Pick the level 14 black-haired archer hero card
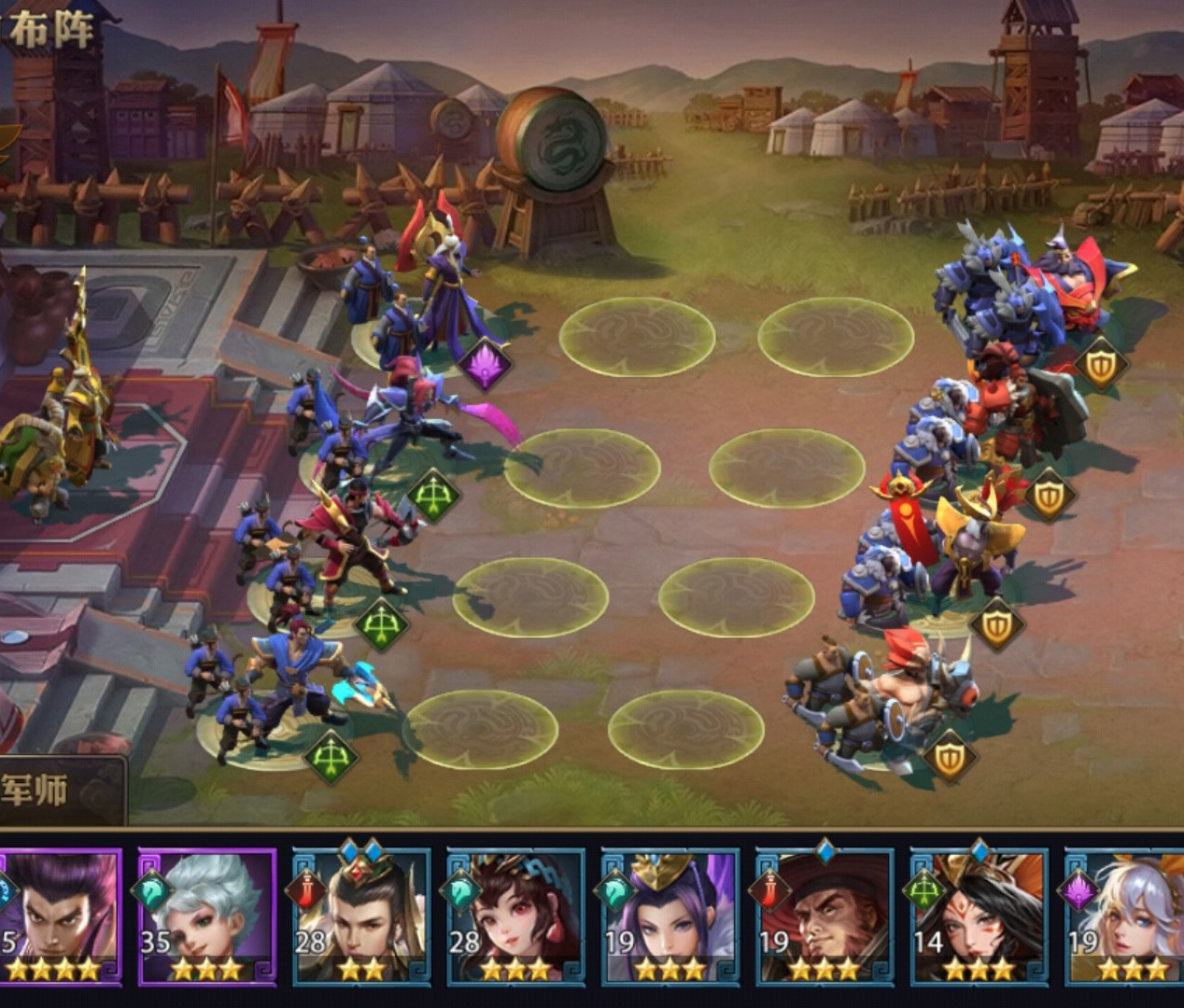The image size is (1184, 1008). pyautogui.click(x=978, y=915)
